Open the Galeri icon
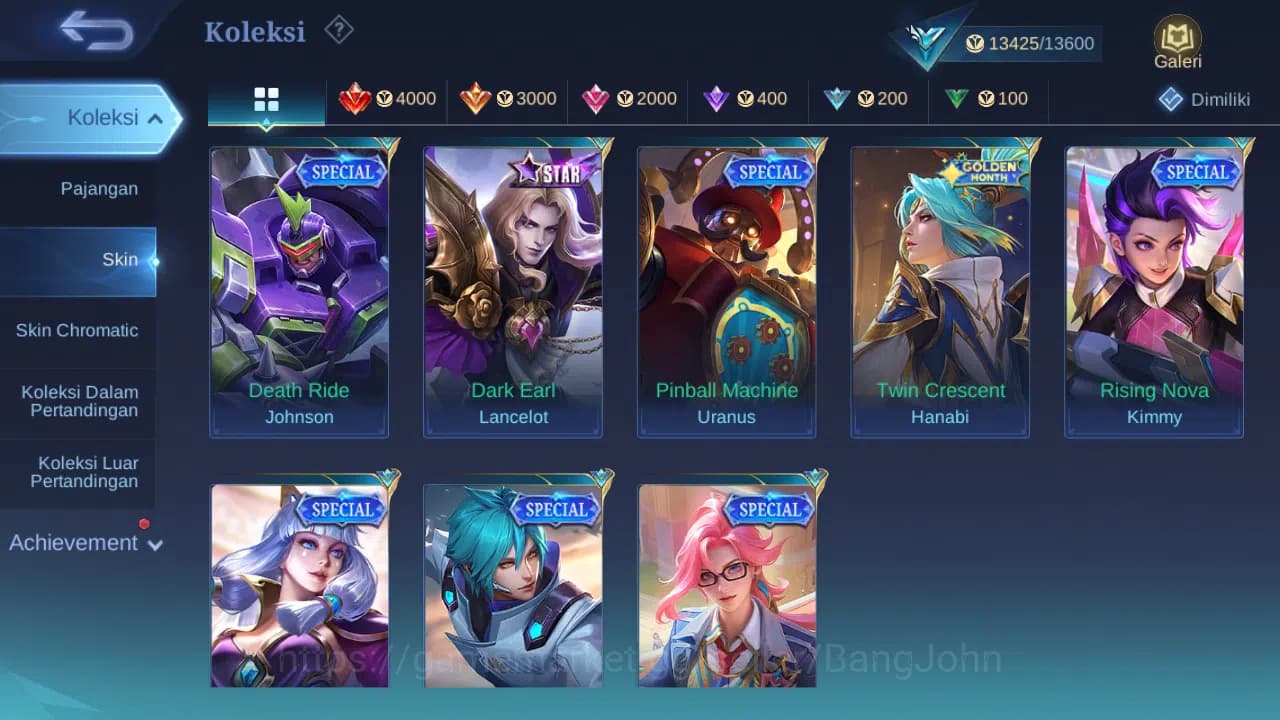The image size is (1280, 720). point(1177,42)
